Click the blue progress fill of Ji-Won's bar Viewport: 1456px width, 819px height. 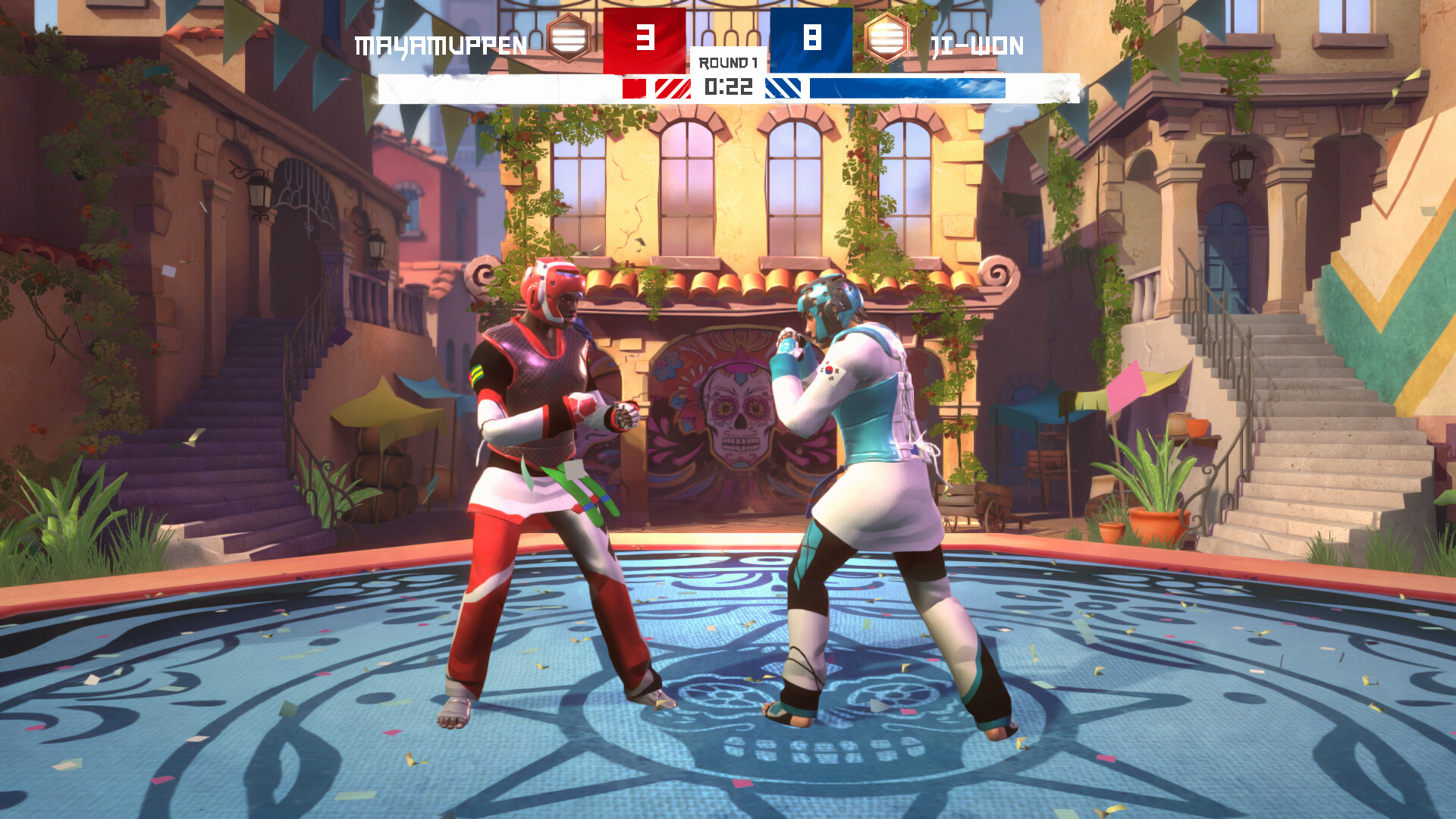[x=910, y=89]
